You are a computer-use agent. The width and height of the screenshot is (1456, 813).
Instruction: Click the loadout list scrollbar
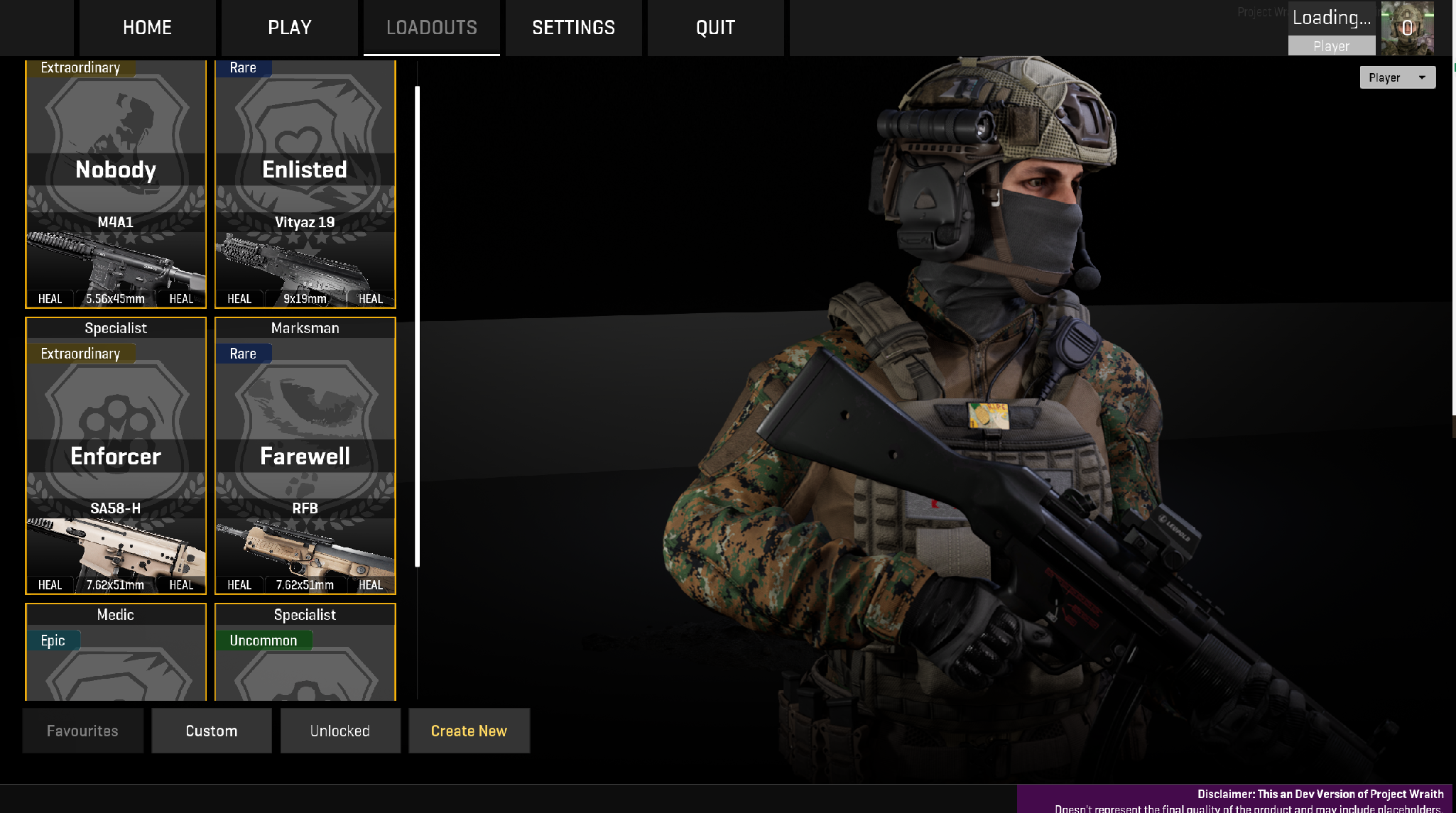(x=418, y=327)
